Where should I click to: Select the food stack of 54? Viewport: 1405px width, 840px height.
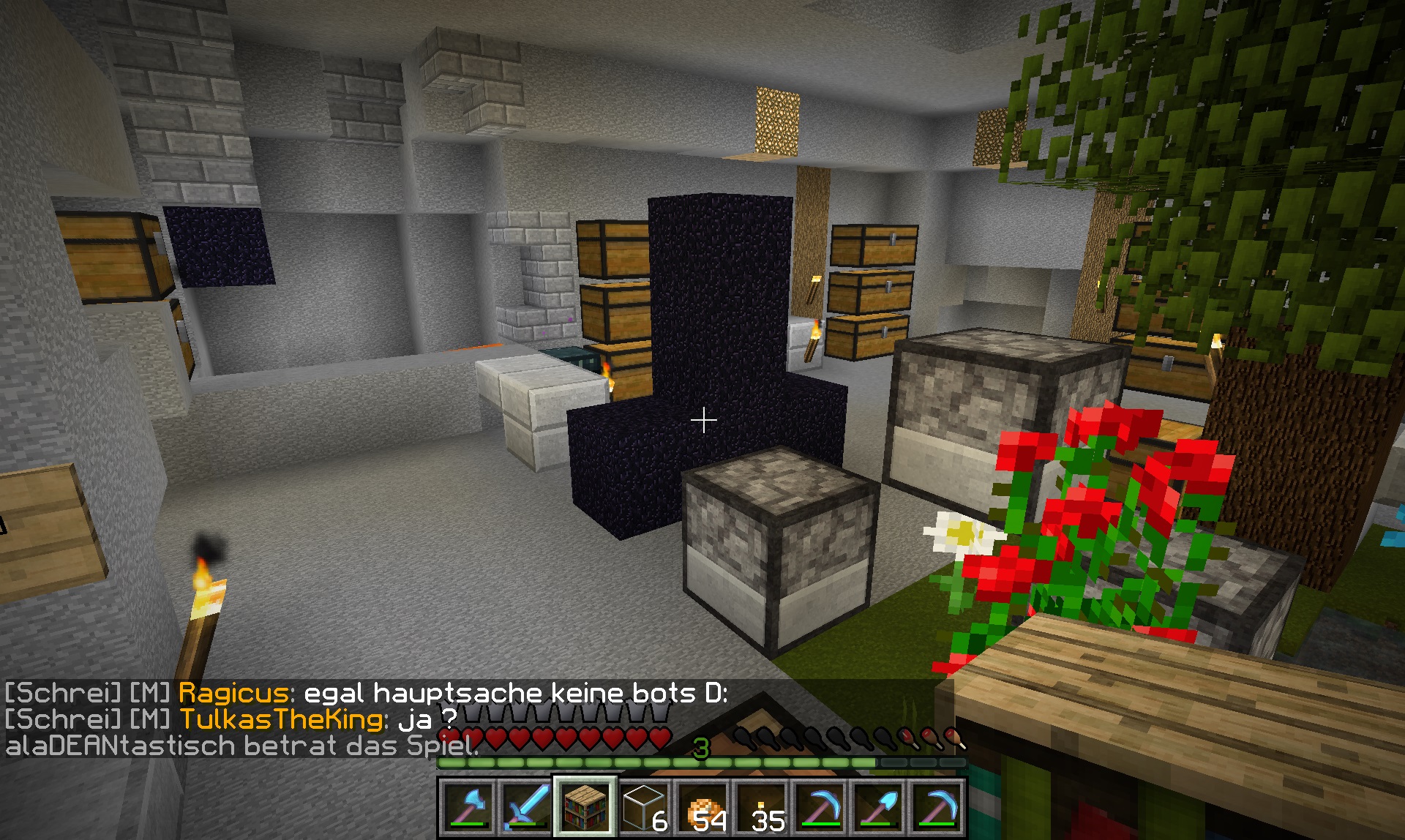coord(702,807)
